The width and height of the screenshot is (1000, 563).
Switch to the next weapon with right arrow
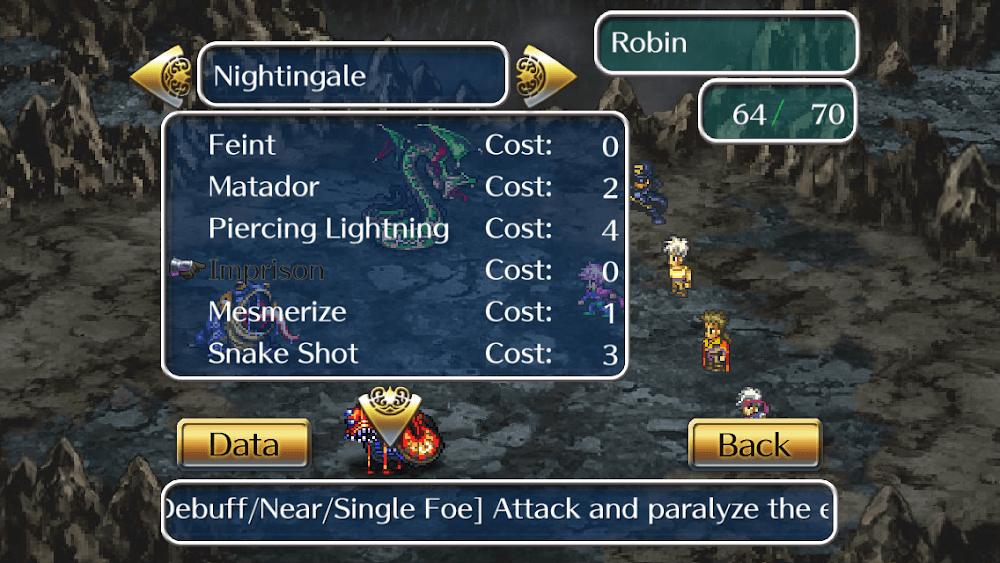[545, 74]
